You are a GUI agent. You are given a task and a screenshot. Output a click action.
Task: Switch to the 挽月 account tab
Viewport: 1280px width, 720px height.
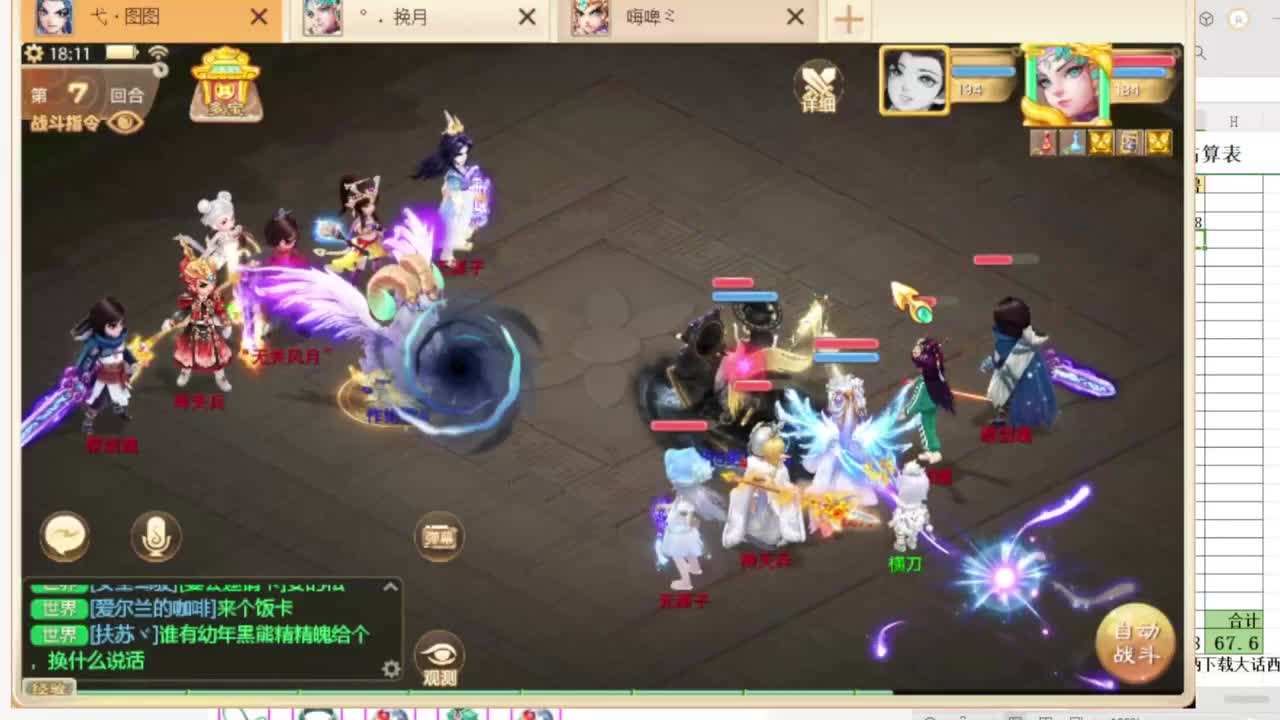point(420,17)
